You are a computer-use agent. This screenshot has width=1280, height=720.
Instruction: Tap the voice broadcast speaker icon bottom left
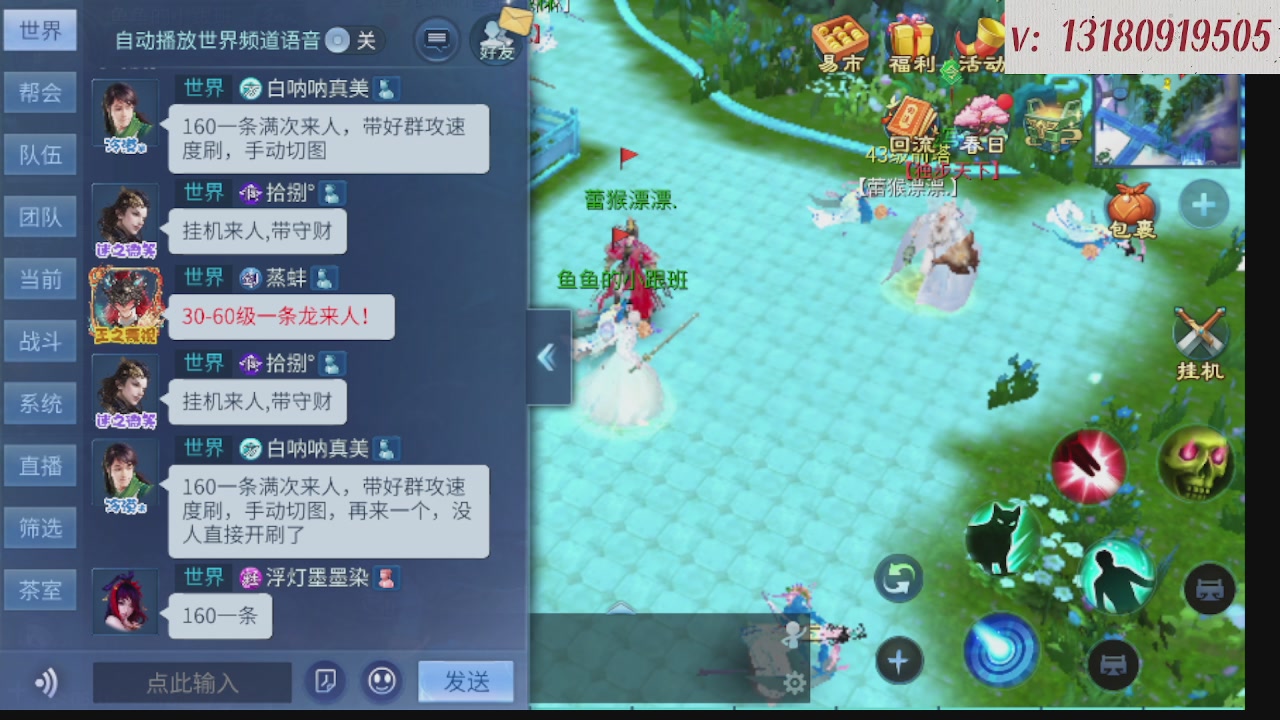[x=44, y=682]
